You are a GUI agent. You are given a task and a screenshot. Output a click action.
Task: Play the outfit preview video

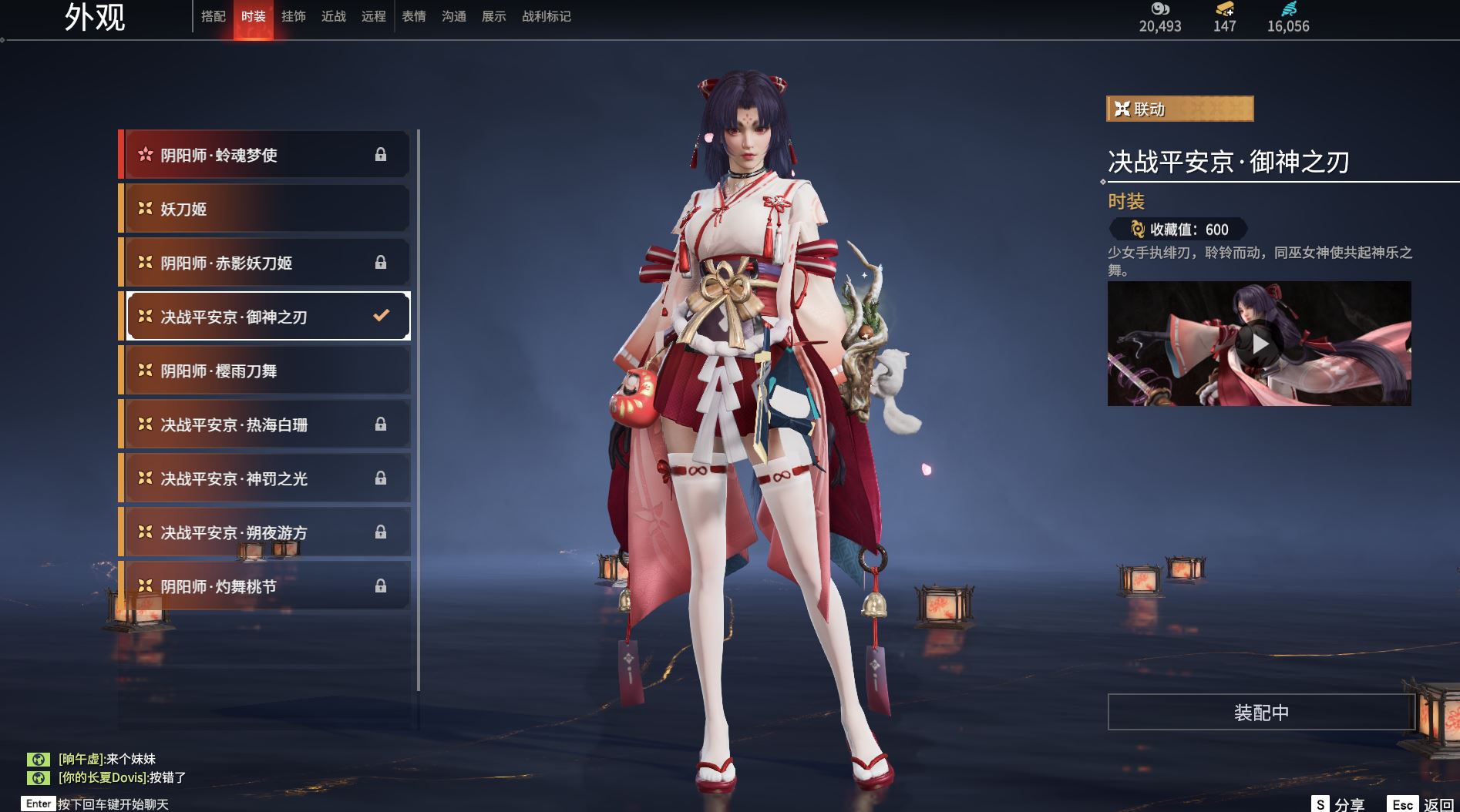[1260, 344]
